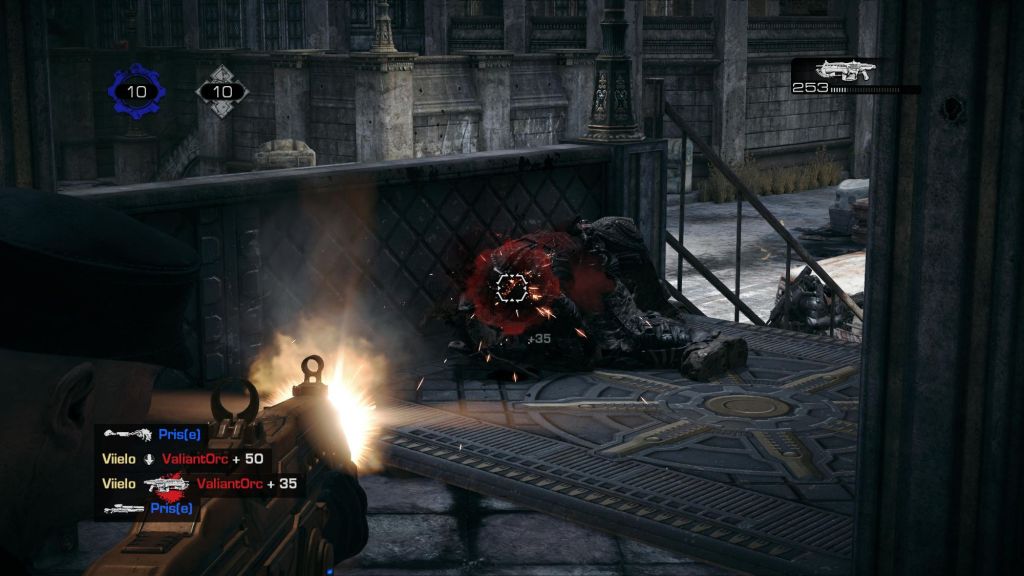Select the Lancer rifle weapon icon
The width and height of the screenshot is (1024, 576).
(x=845, y=70)
